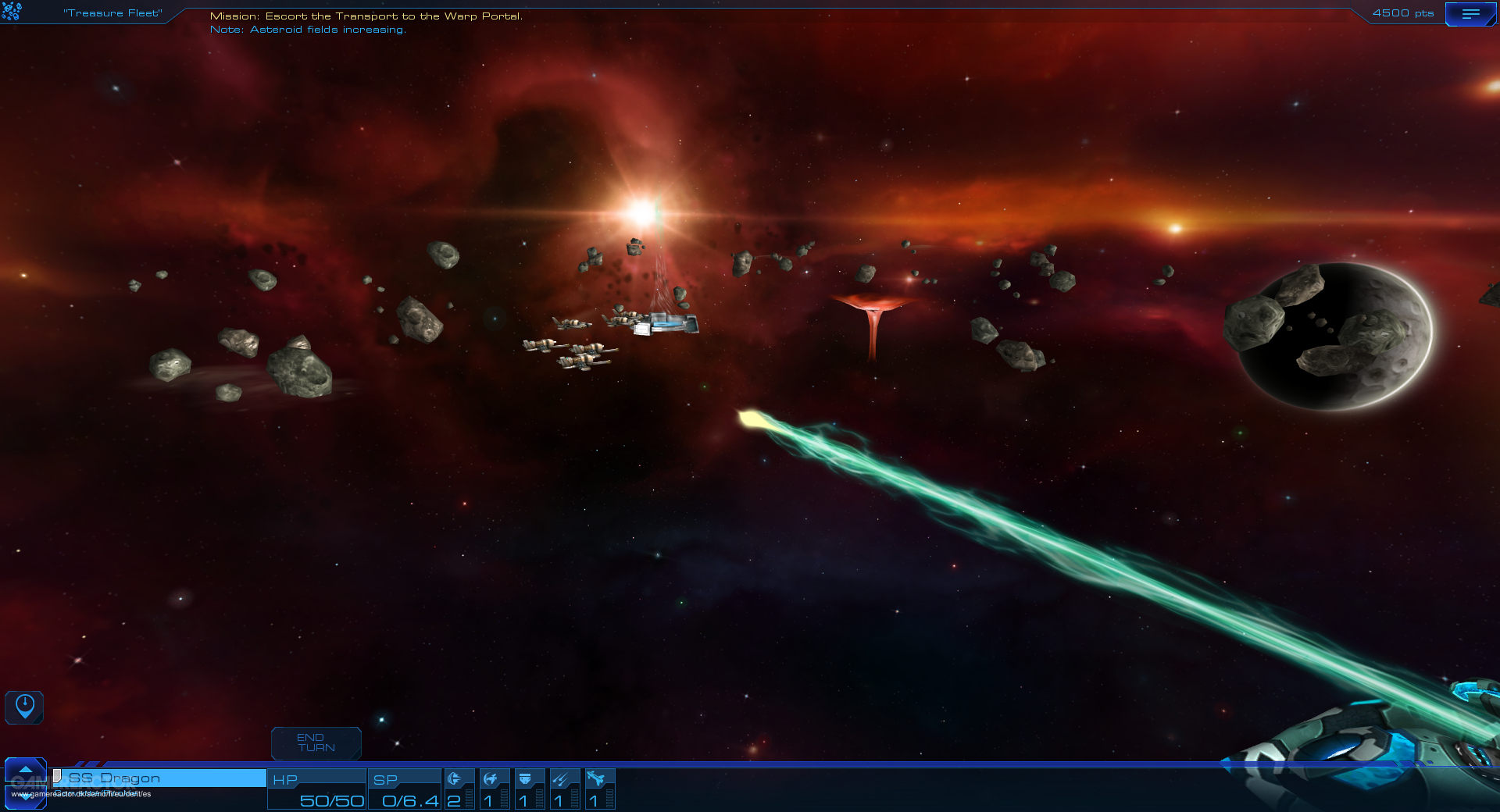Open the game menu with the hamburger icon
The image size is (1500, 812).
(1472, 12)
